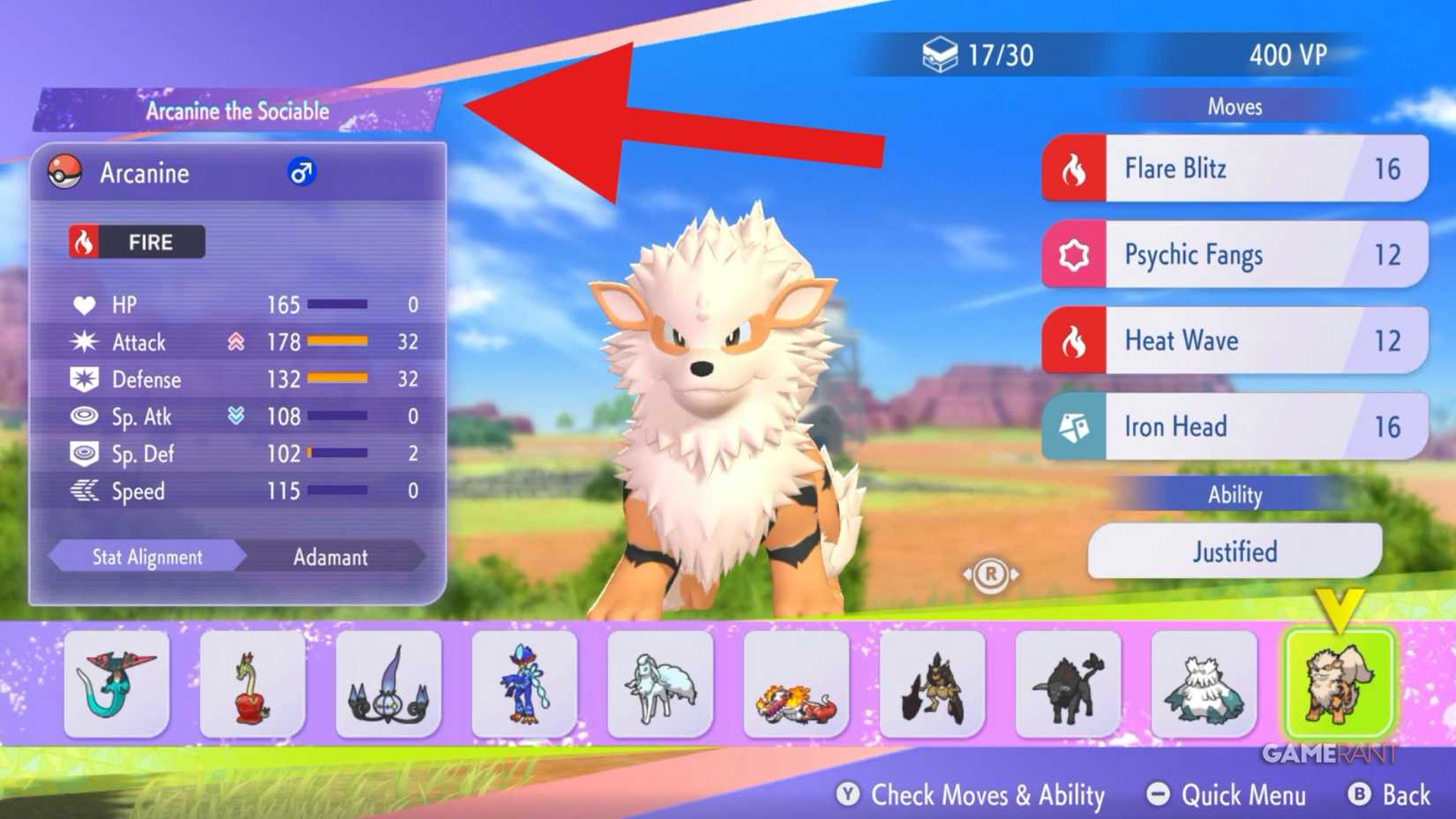Click the fire icon next to Flare Blitz
Viewport: 1456px width, 819px height.
(x=1075, y=169)
